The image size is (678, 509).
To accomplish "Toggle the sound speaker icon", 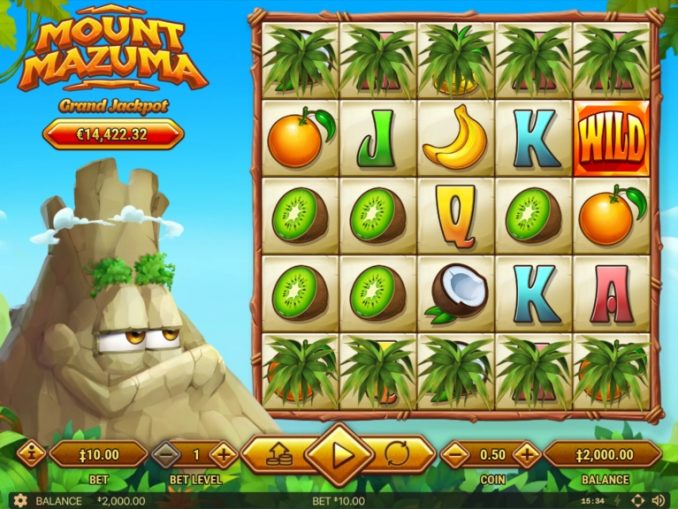I will 658,500.
